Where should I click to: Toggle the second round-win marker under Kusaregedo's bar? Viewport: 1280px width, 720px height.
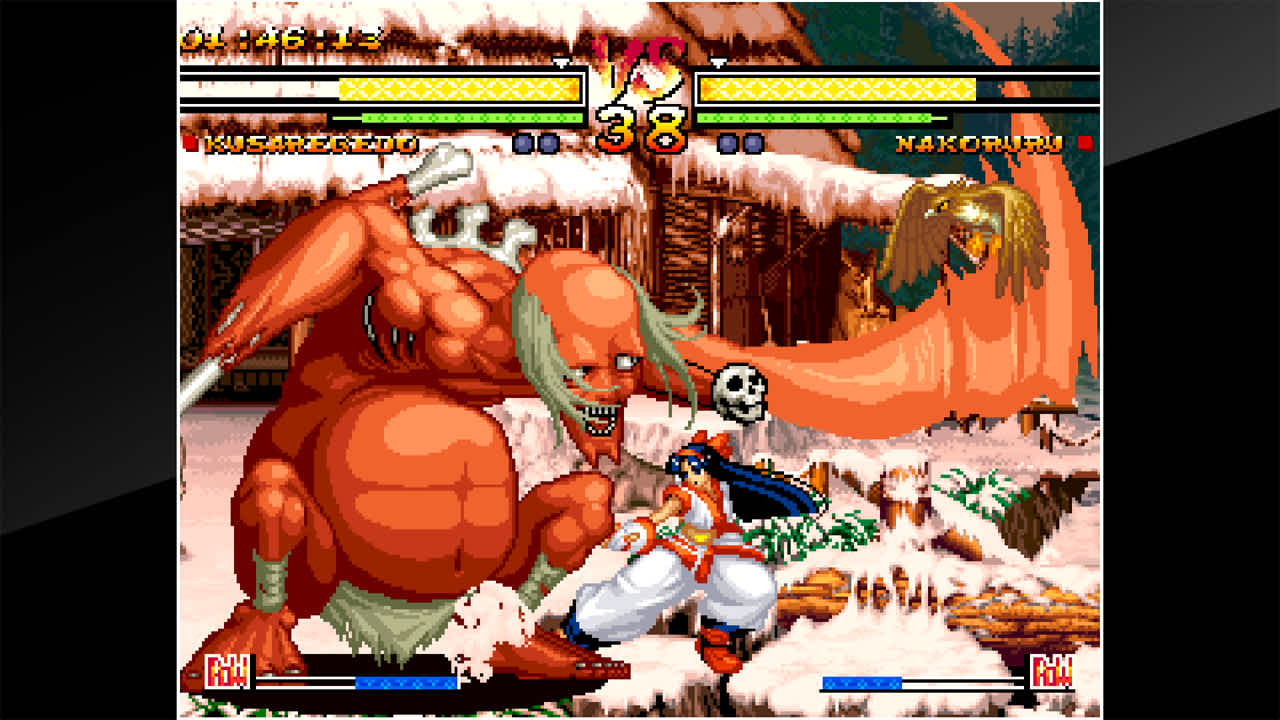[x=547, y=142]
